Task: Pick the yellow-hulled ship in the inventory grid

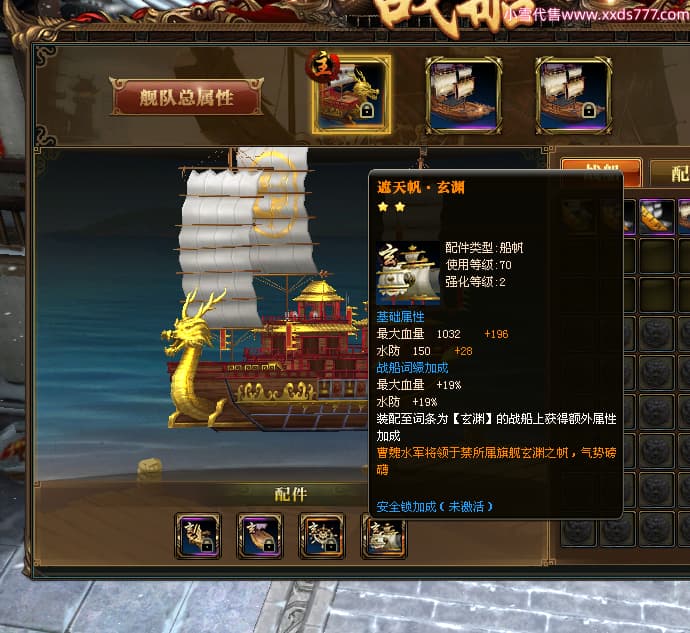Action: click(655, 216)
